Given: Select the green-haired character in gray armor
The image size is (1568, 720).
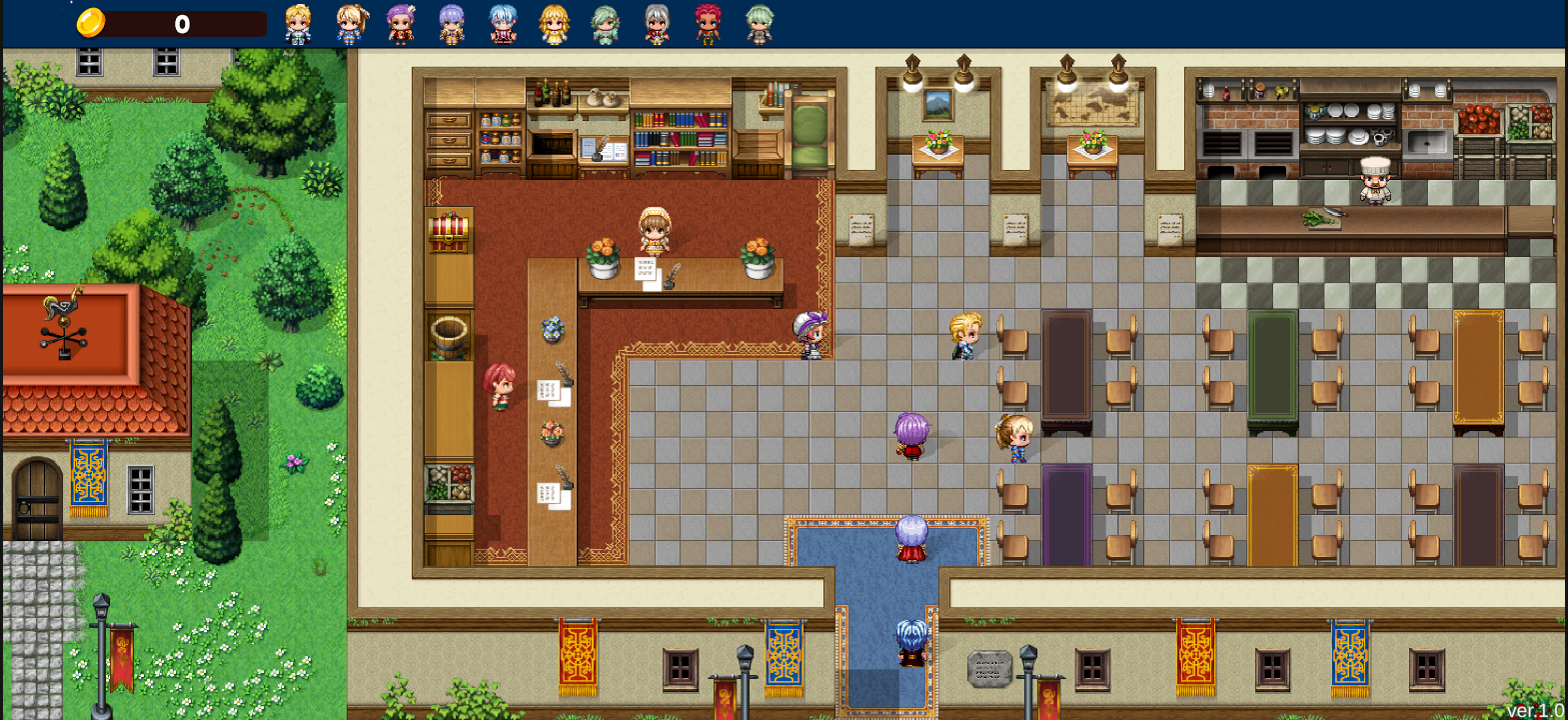Looking at the screenshot, I should 760,24.
